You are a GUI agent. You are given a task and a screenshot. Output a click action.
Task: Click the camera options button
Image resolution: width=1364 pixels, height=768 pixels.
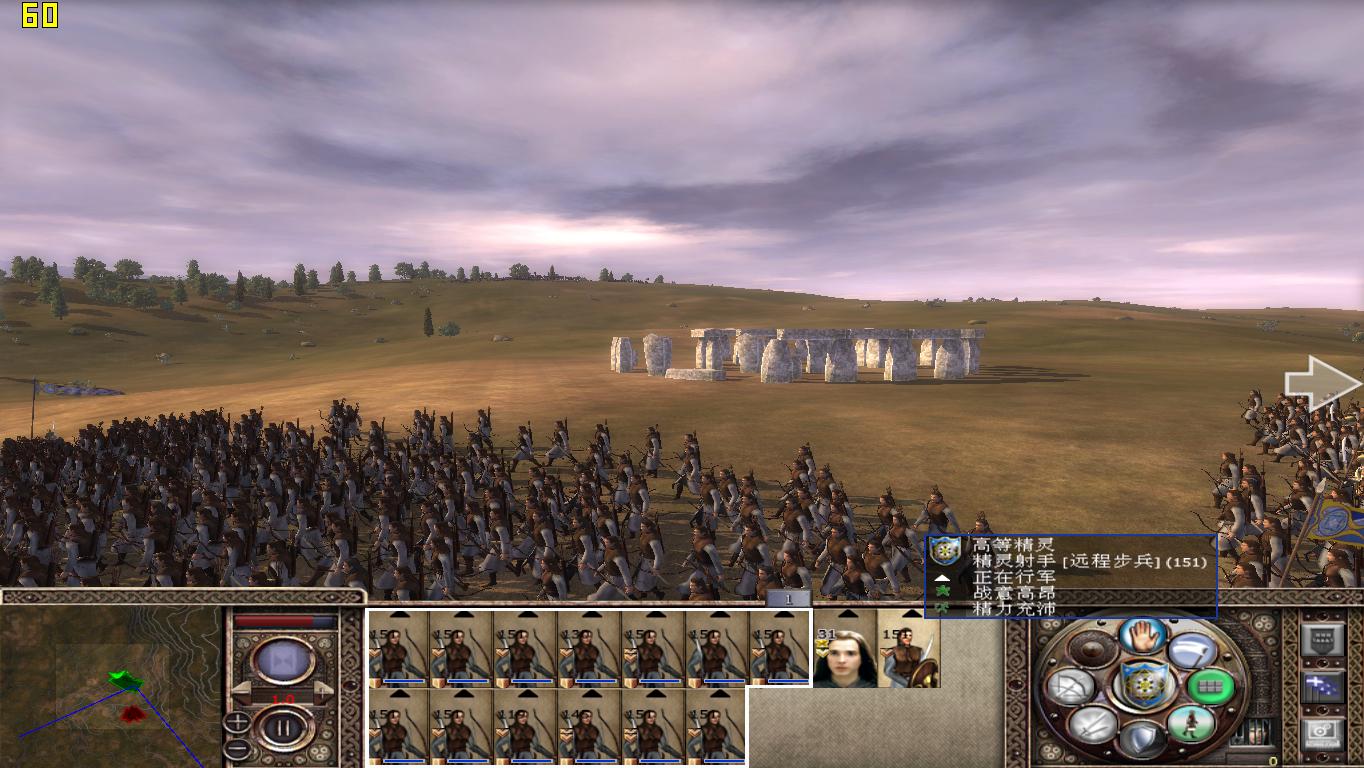(1322, 734)
